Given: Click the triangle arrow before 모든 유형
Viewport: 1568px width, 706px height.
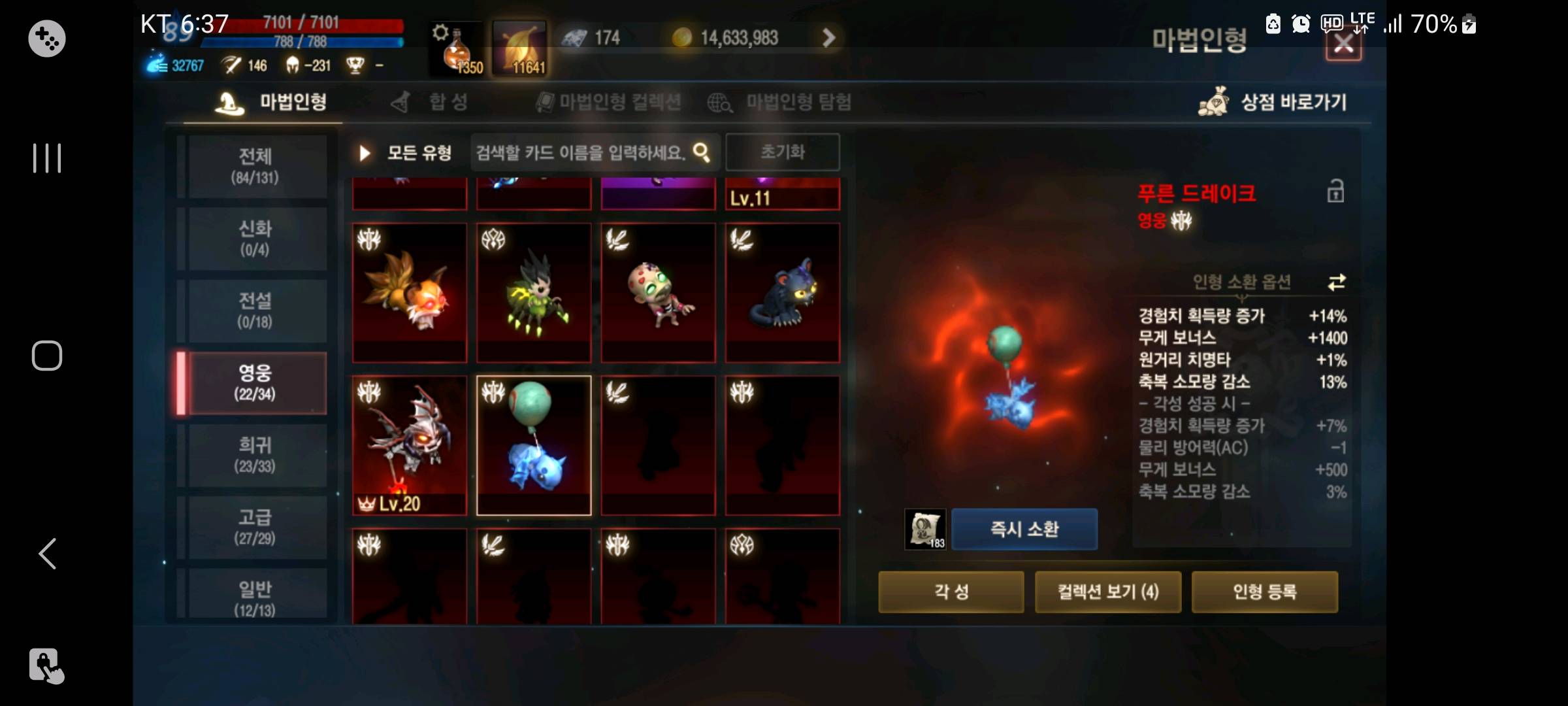Looking at the screenshot, I should point(364,152).
